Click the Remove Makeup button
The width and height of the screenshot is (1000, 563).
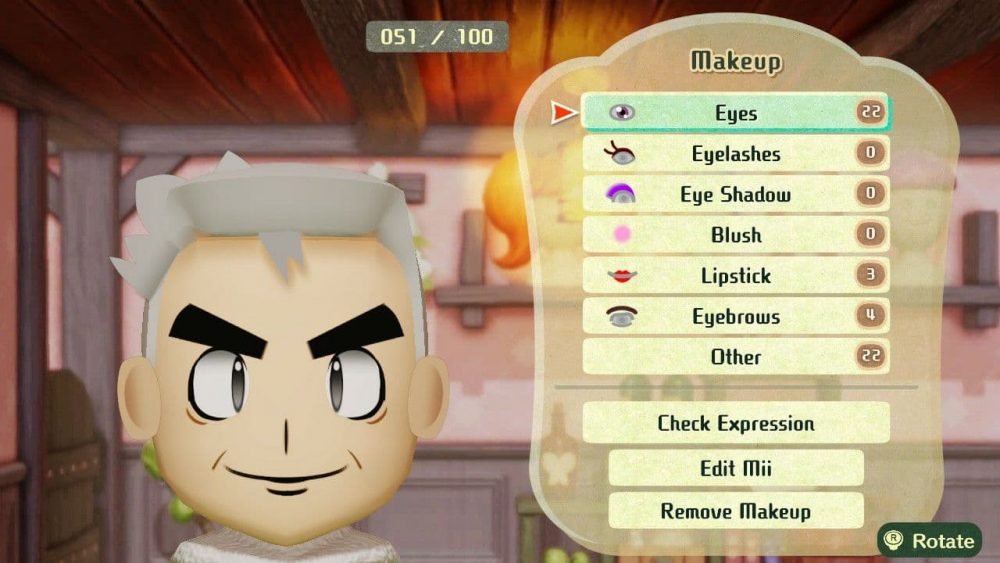click(x=735, y=511)
